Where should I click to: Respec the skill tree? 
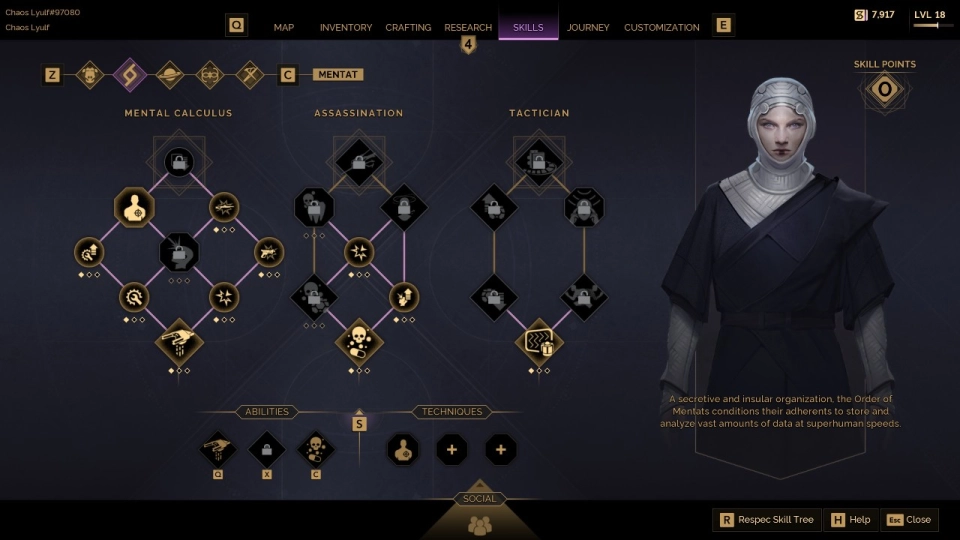point(768,520)
